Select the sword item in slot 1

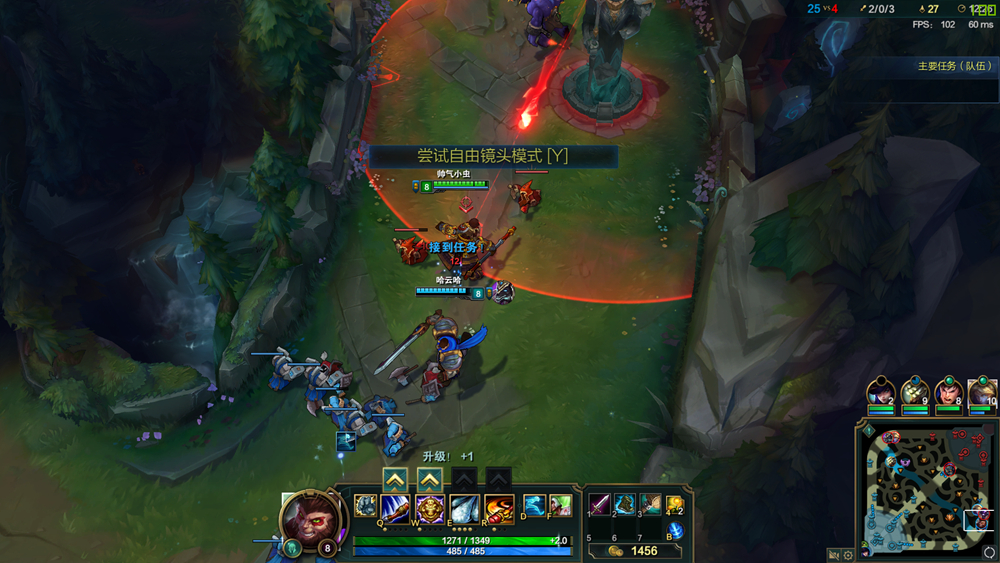tap(600, 504)
